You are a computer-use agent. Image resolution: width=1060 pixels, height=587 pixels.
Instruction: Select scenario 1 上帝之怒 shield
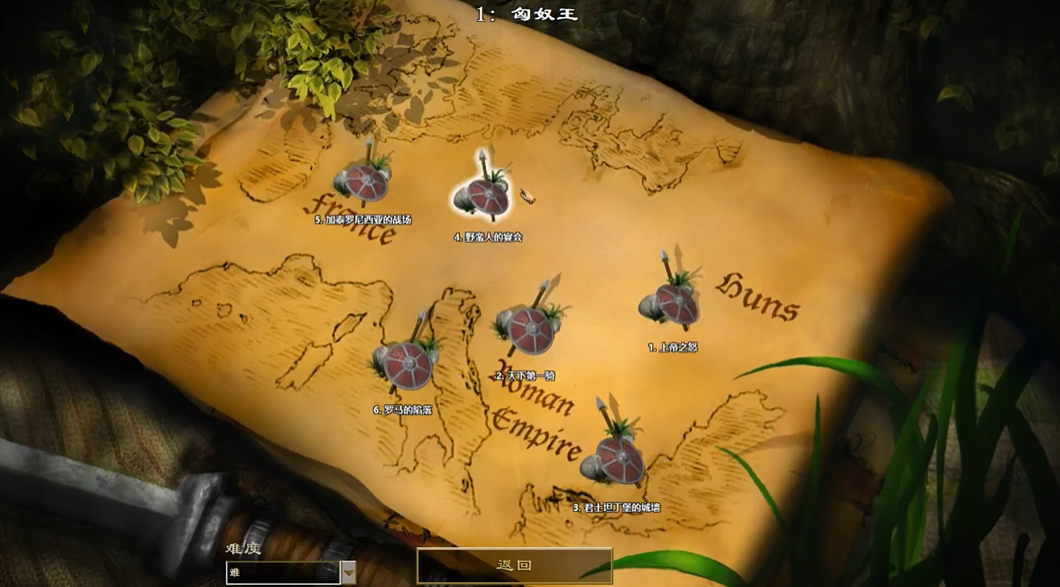[x=673, y=303]
